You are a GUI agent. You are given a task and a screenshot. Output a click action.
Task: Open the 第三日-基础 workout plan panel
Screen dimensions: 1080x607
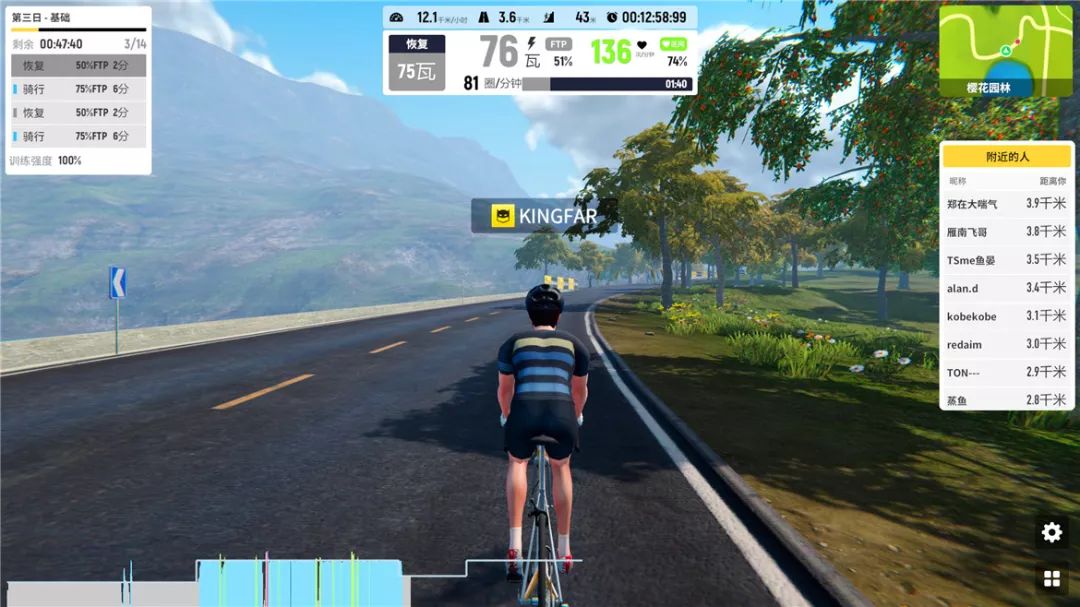tap(78, 18)
